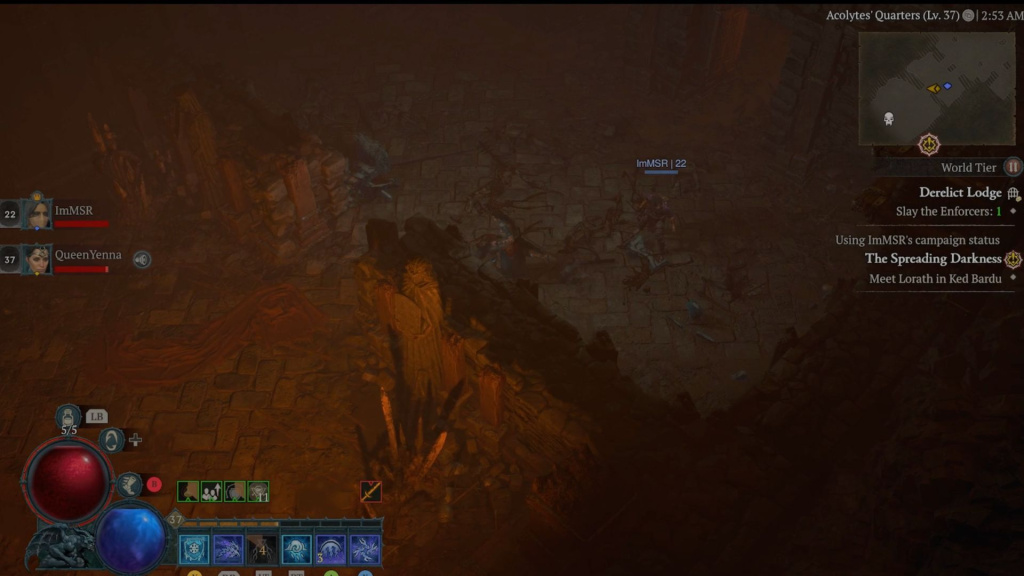Activate the snowflake shield skill
This screenshot has height=576, width=1024.
[194, 549]
